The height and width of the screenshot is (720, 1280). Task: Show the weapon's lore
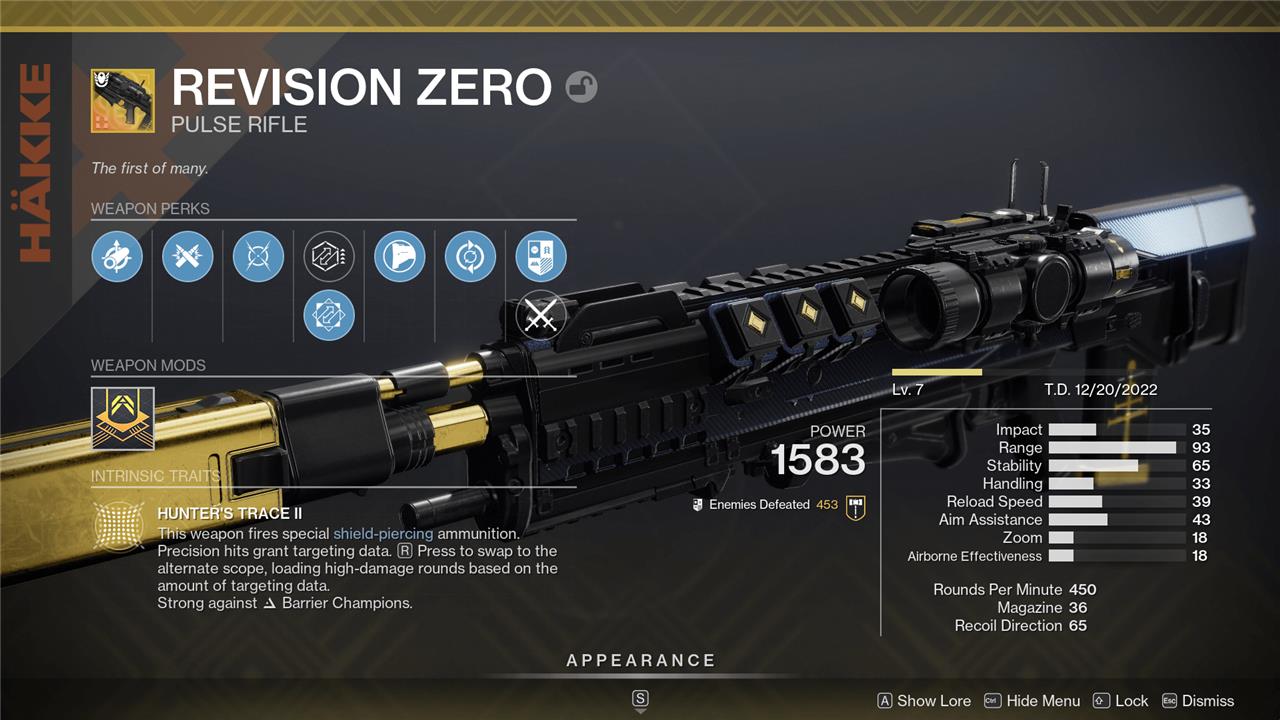[x=924, y=701]
